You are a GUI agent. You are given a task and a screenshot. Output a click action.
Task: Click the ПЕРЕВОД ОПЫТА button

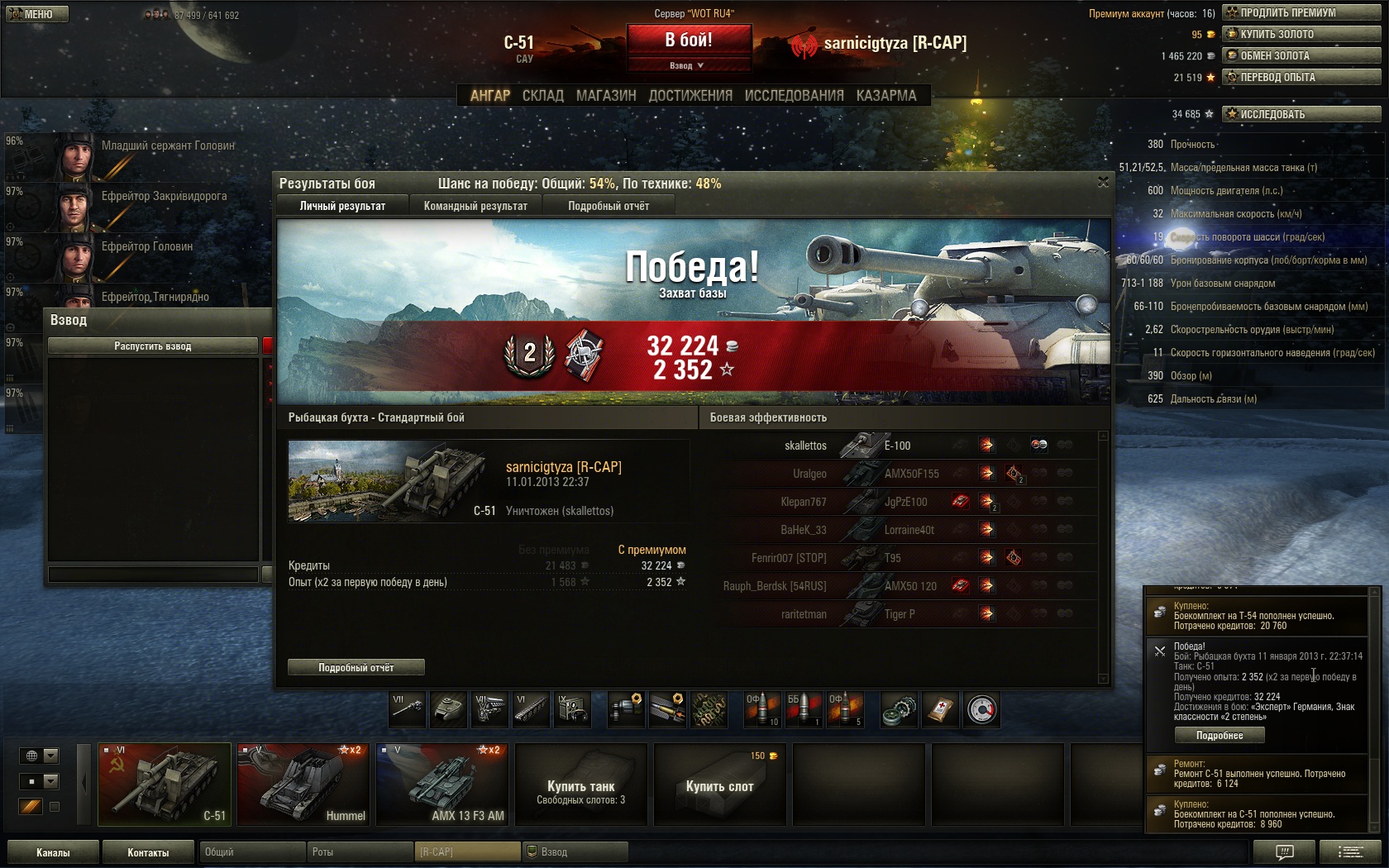(x=1301, y=77)
